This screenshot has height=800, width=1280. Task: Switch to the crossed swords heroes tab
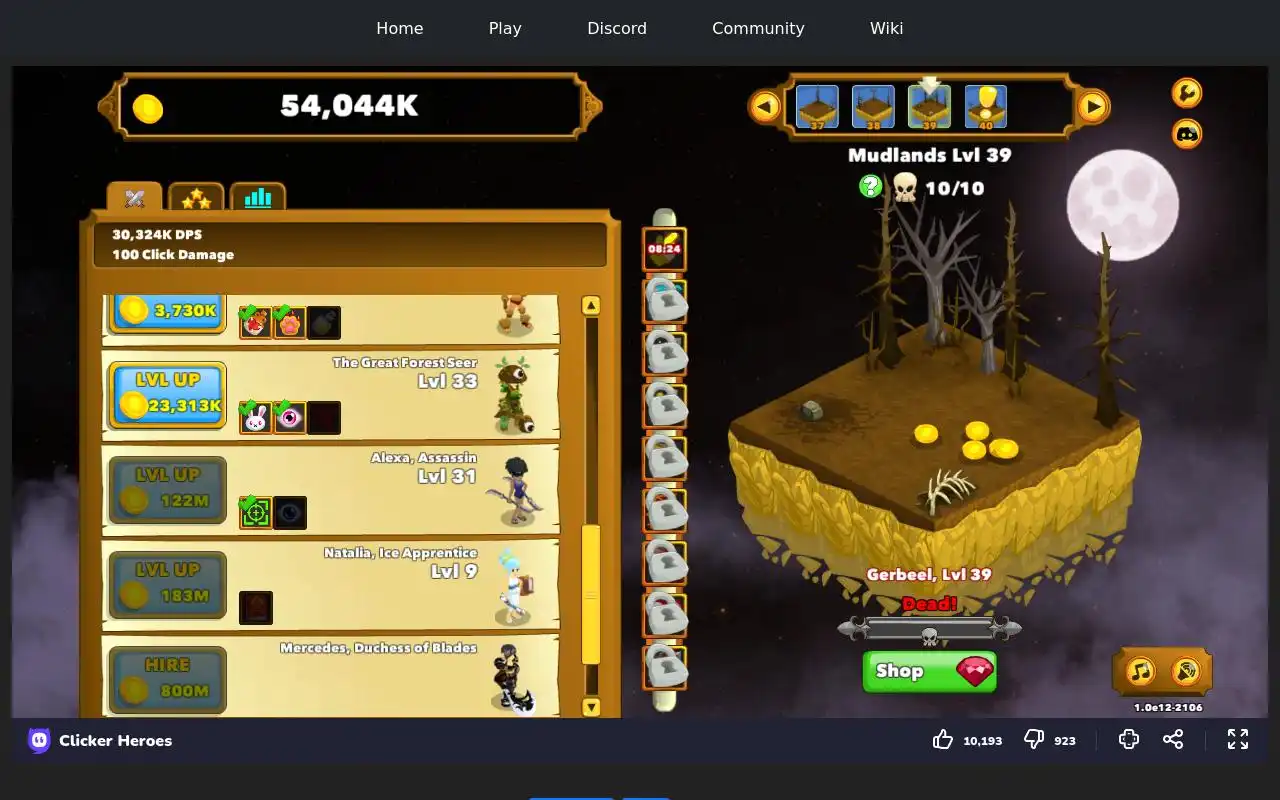coord(135,198)
